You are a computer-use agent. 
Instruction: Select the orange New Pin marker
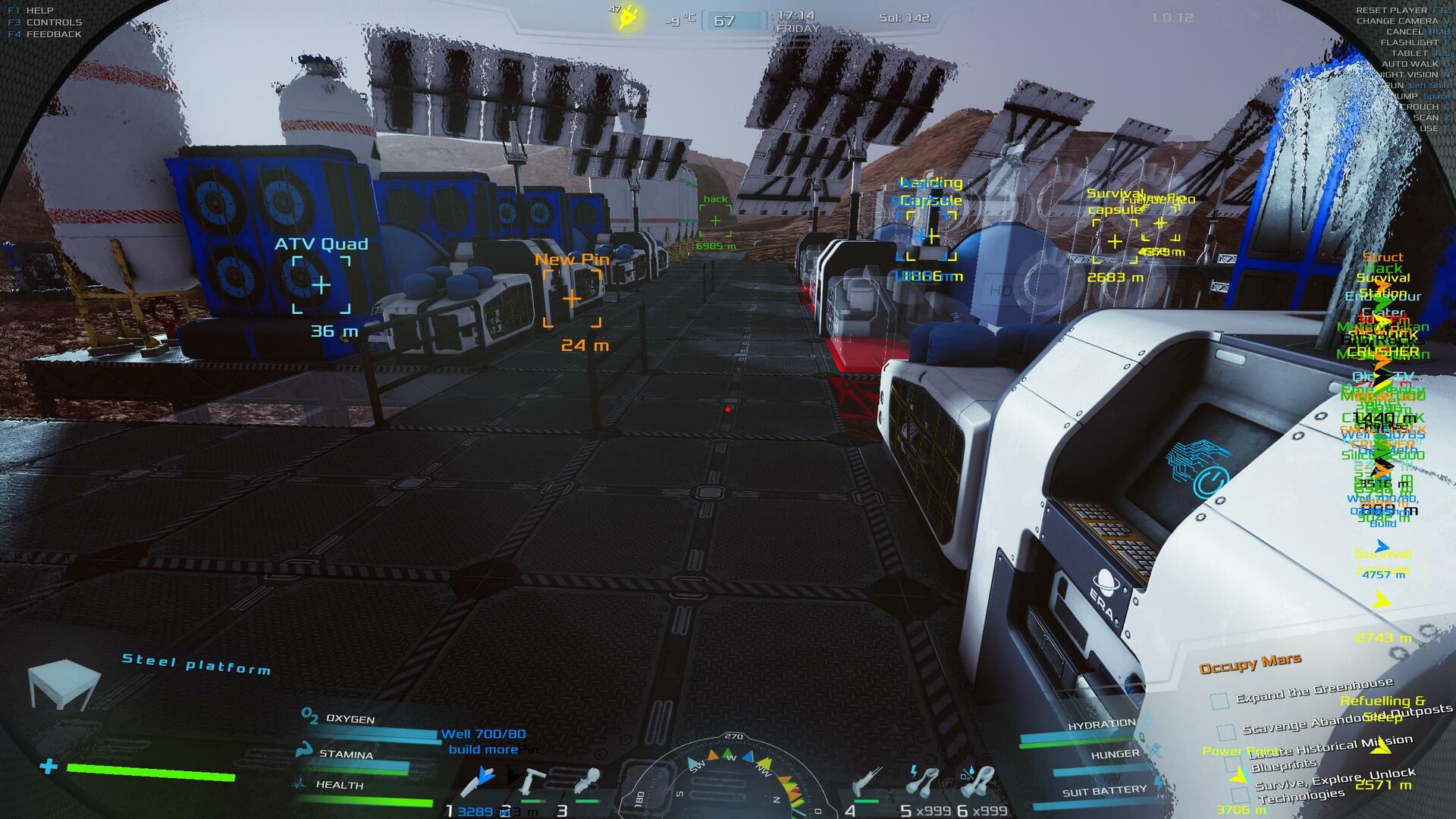click(572, 299)
